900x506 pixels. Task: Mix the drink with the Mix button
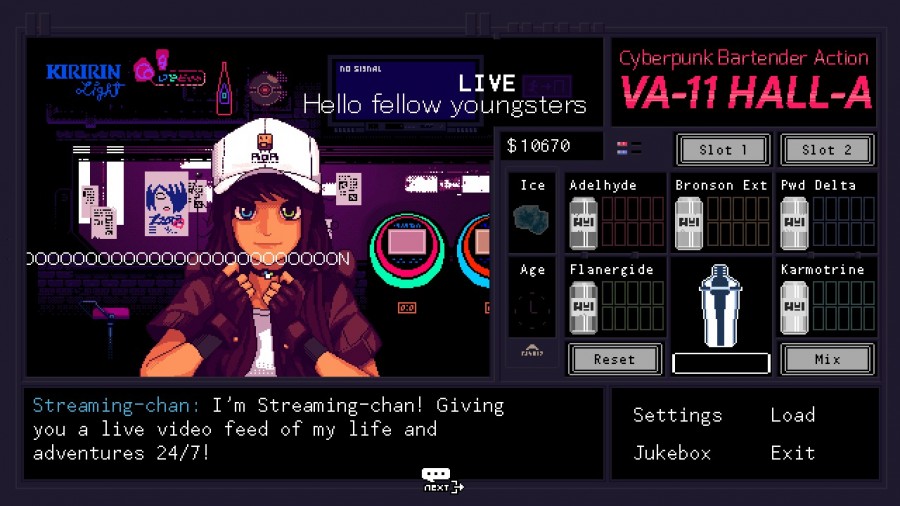pos(827,359)
